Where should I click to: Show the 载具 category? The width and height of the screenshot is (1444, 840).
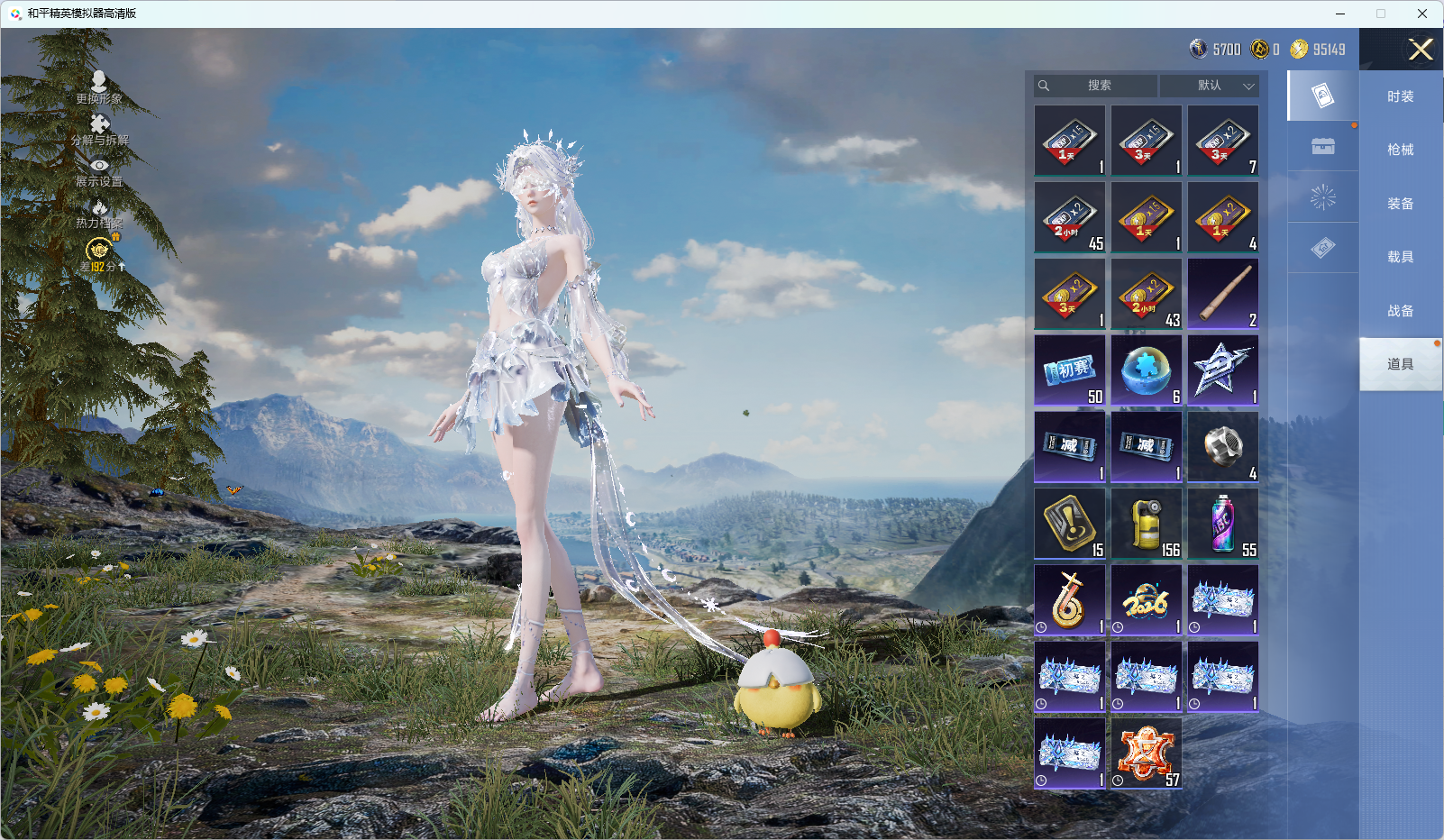(x=1400, y=257)
